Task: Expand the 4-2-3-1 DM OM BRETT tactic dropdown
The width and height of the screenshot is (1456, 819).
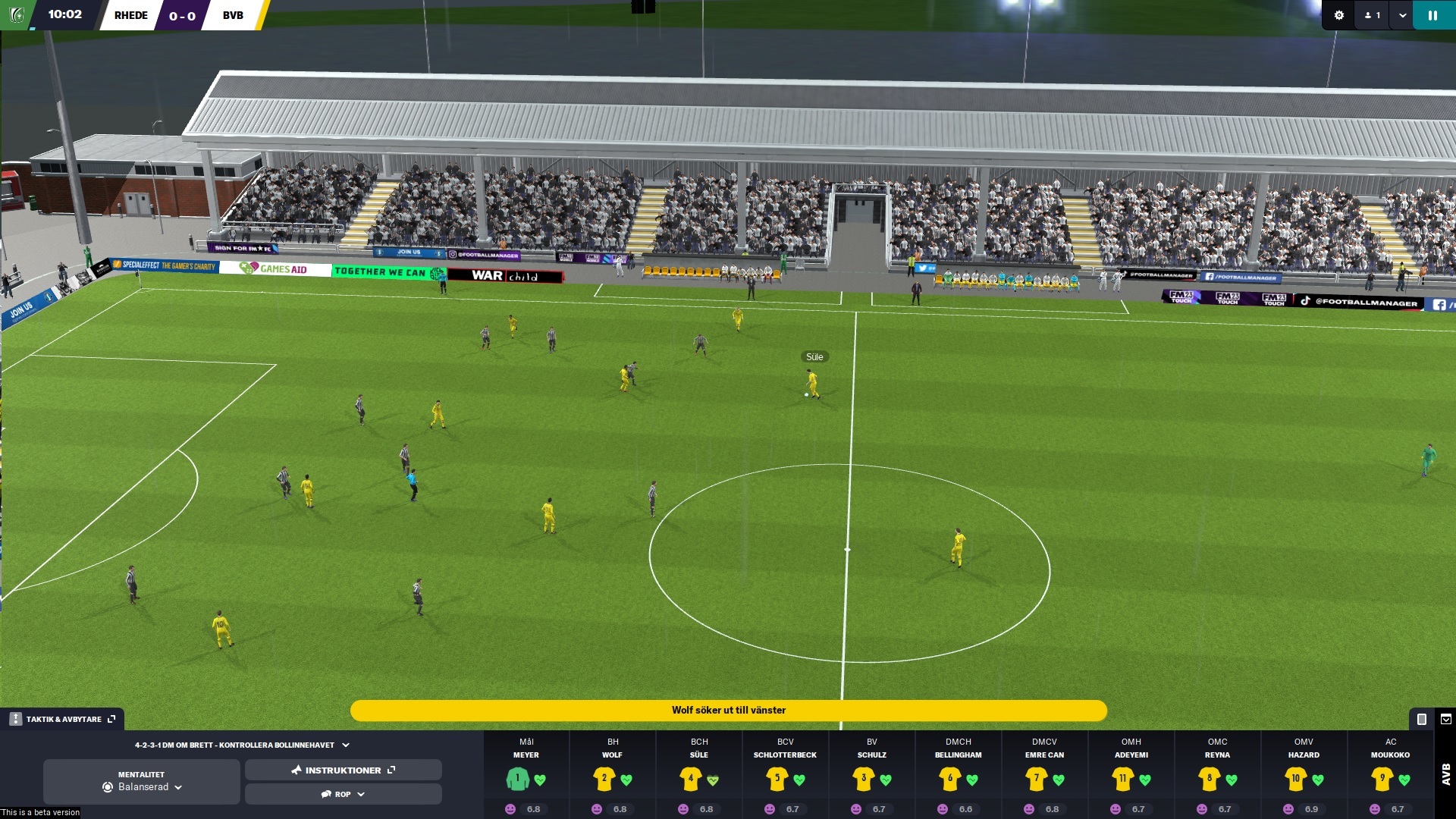Action: tap(347, 745)
